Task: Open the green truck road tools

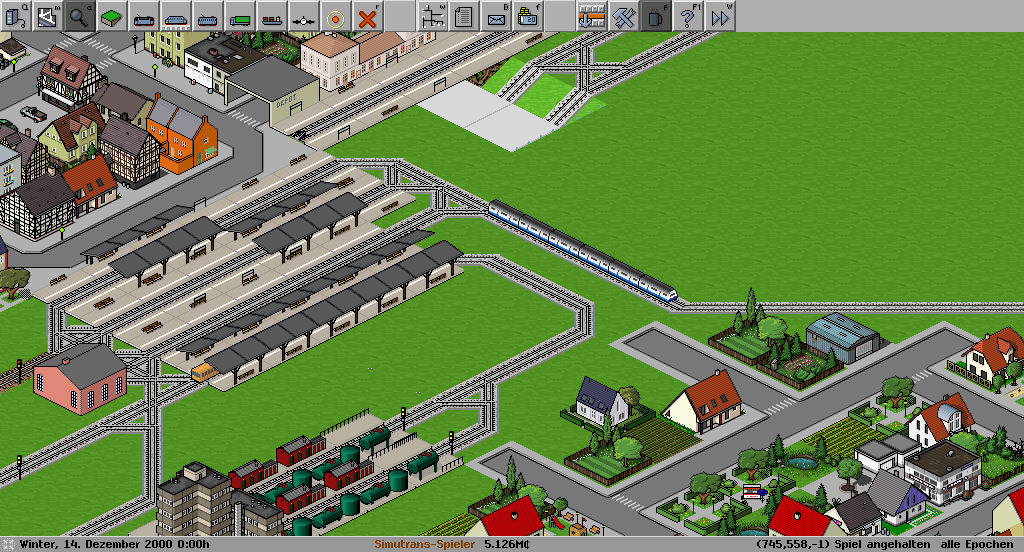Action: tap(239, 15)
